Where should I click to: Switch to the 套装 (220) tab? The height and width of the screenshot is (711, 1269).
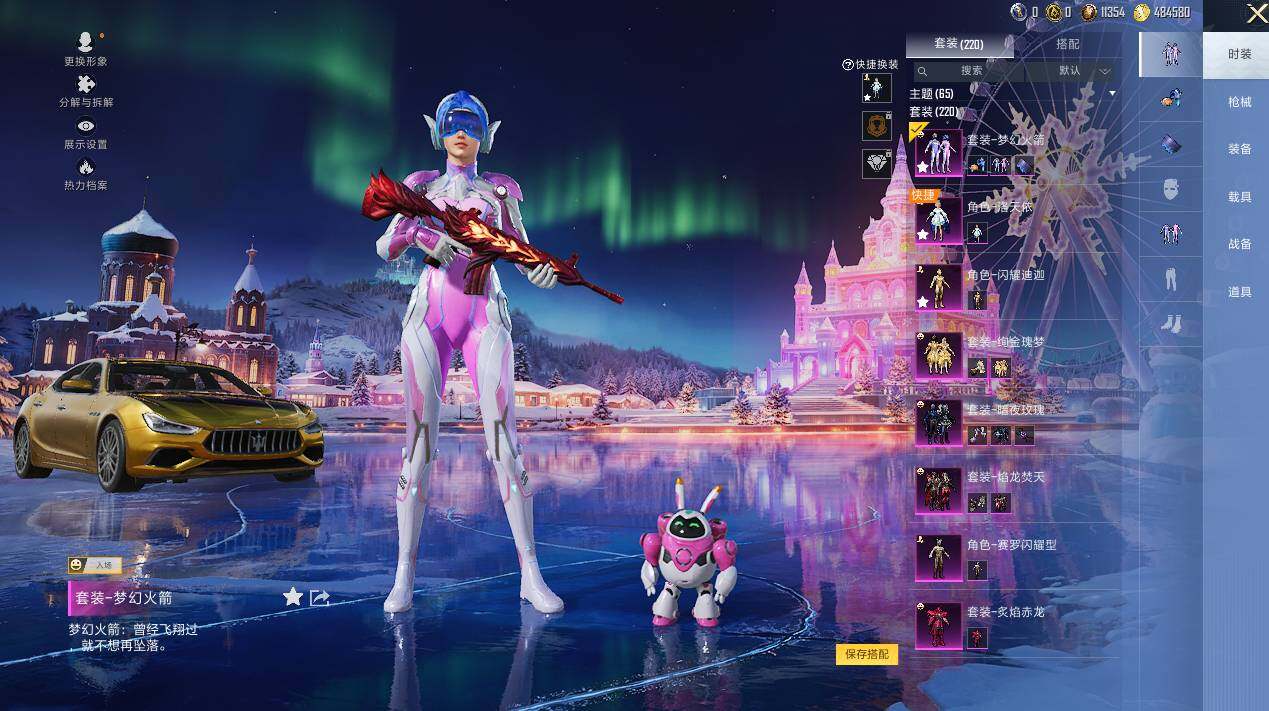[958, 44]
